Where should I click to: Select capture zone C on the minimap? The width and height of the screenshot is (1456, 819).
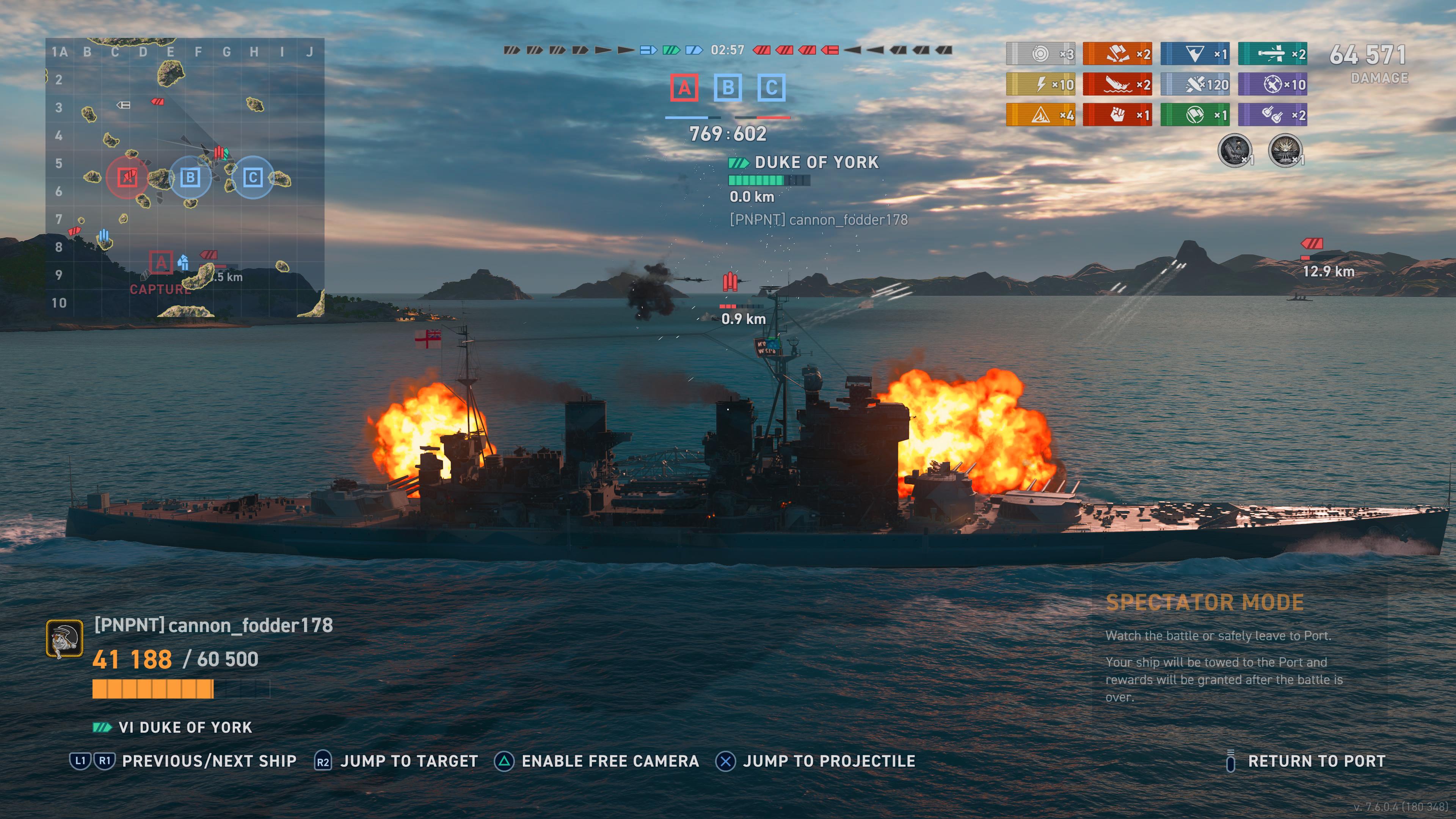click(253, 177)
